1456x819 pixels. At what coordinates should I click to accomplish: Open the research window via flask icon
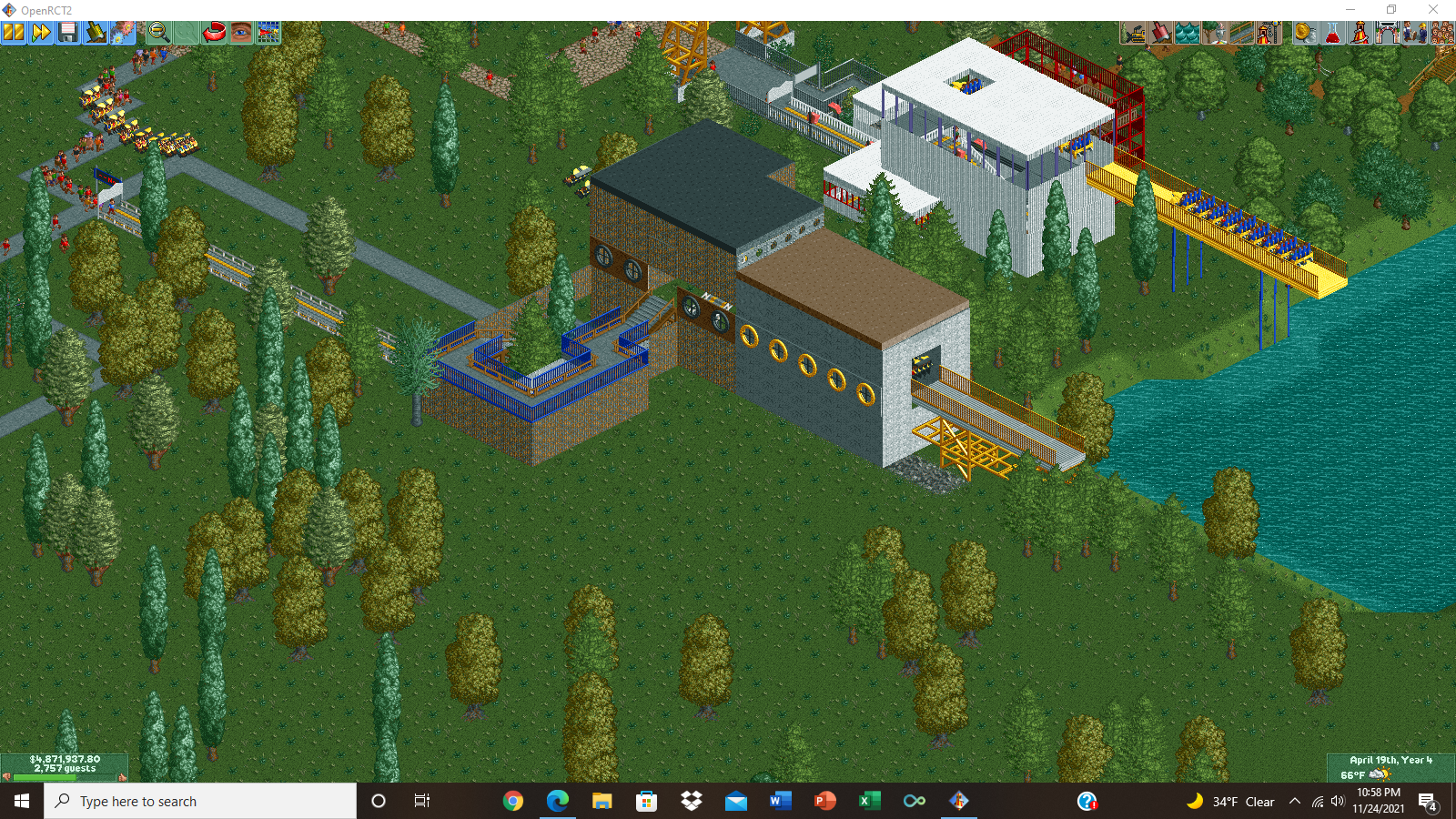[1332, 32]
